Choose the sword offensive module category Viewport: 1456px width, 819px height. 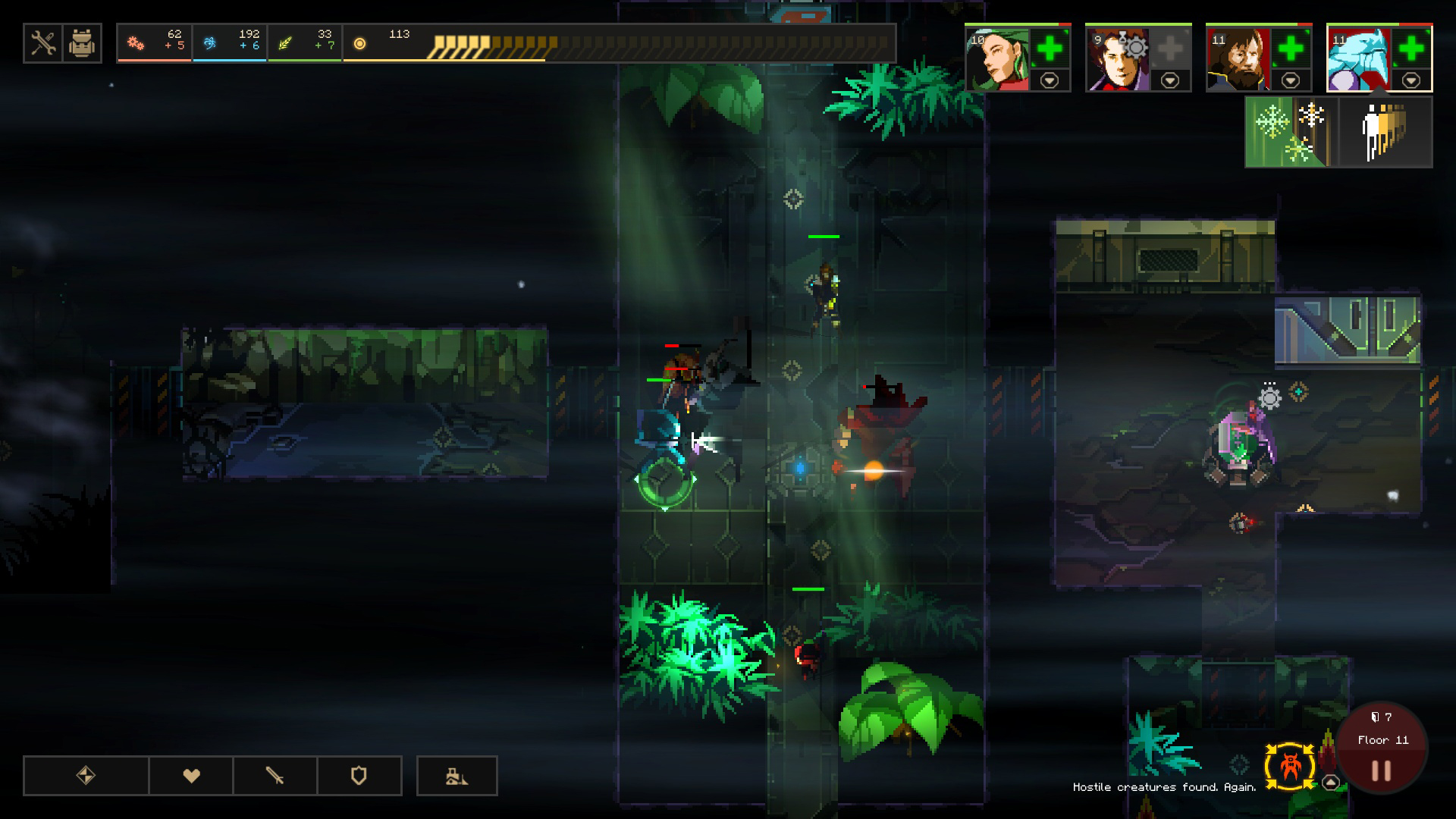pyautogui.click(x=275, y=776)
